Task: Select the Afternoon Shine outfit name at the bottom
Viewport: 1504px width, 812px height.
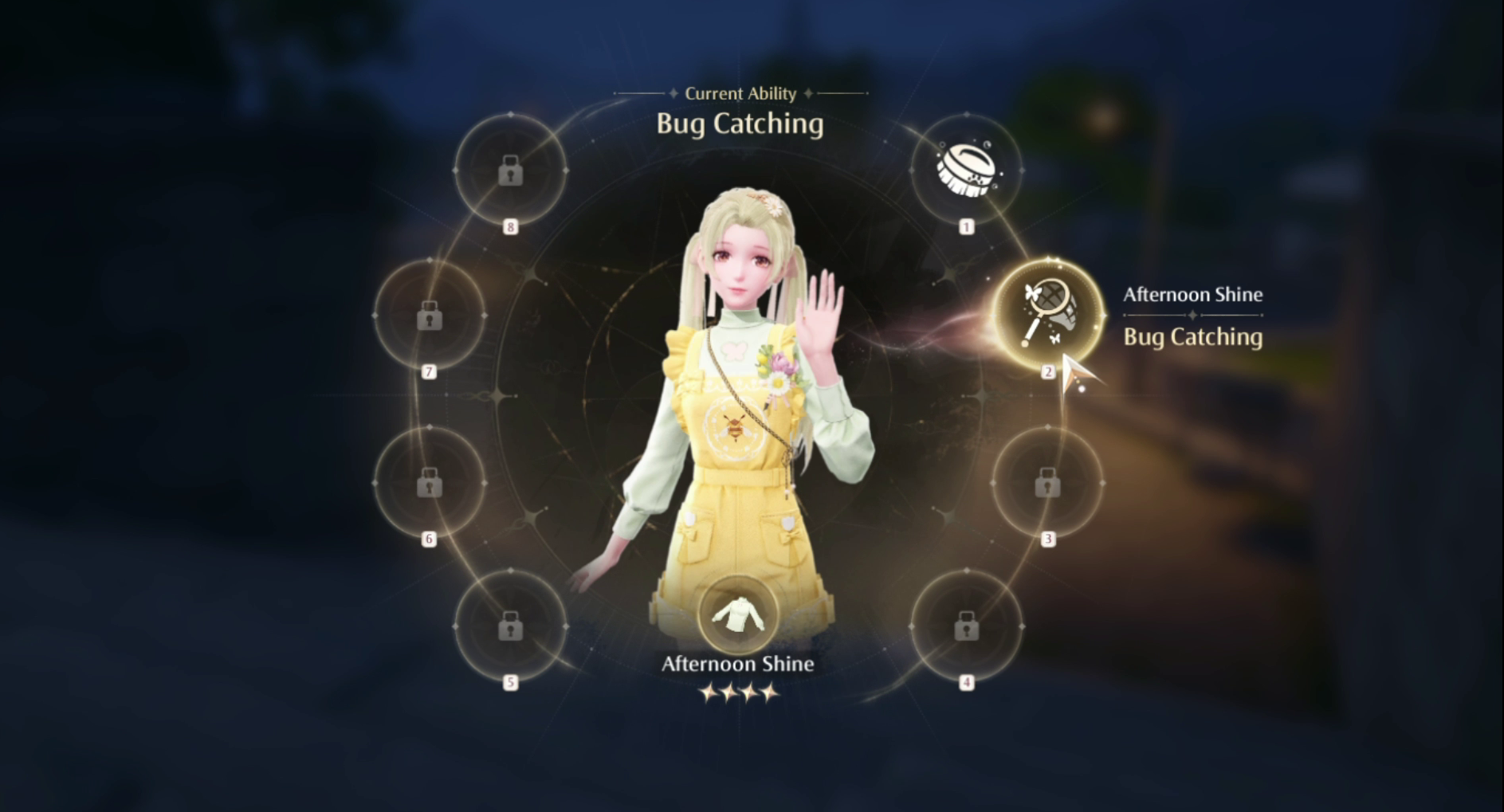Action: tap(740, 663)
